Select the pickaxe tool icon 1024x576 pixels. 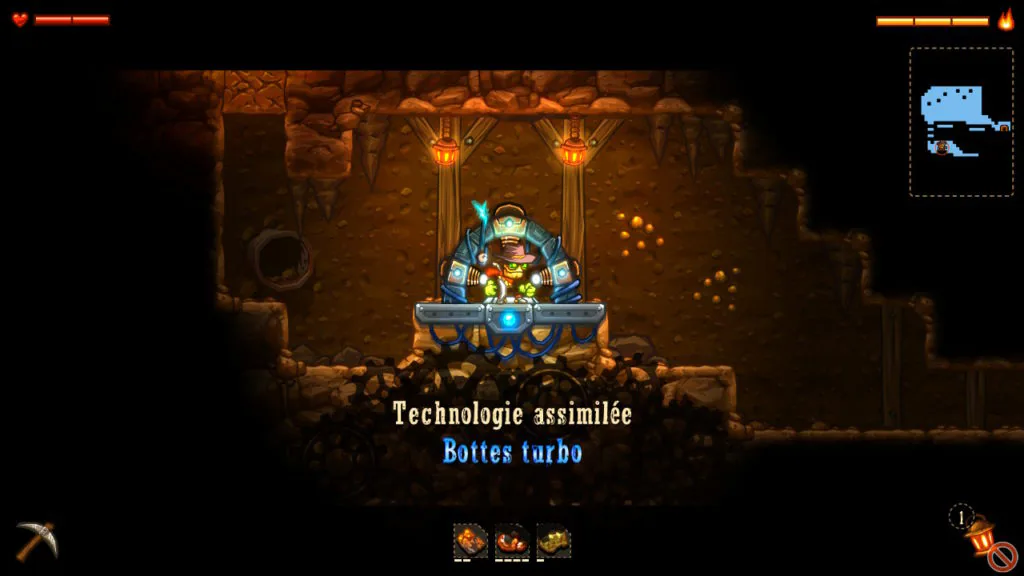[x=36, y=540]
